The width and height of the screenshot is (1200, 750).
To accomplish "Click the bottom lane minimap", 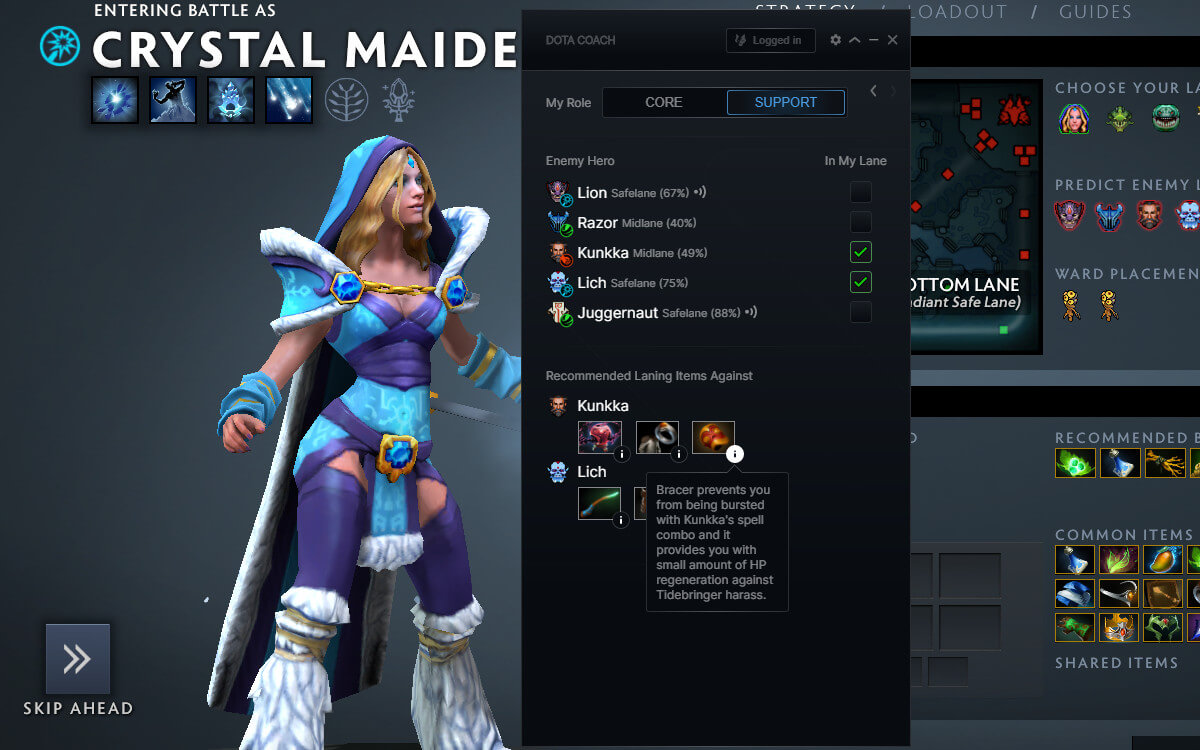I will 975,215.
